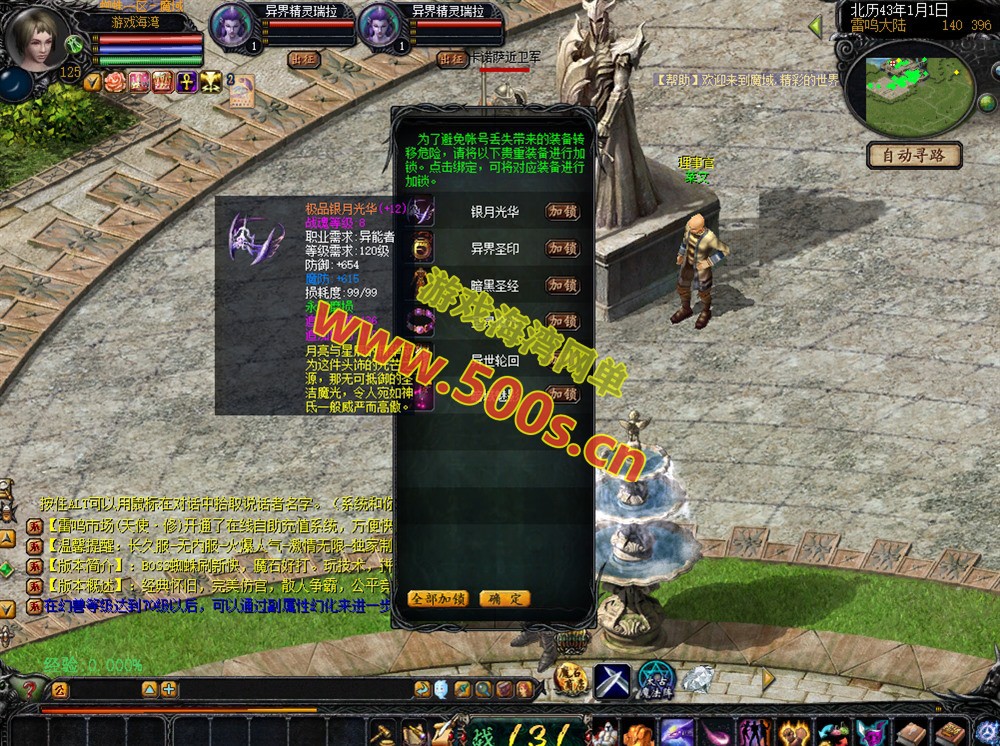Image resolution: width=1000 pixels, height=746 pixels.
Task: Click the white dragon icon above hotbar
Action: point(698,678)
